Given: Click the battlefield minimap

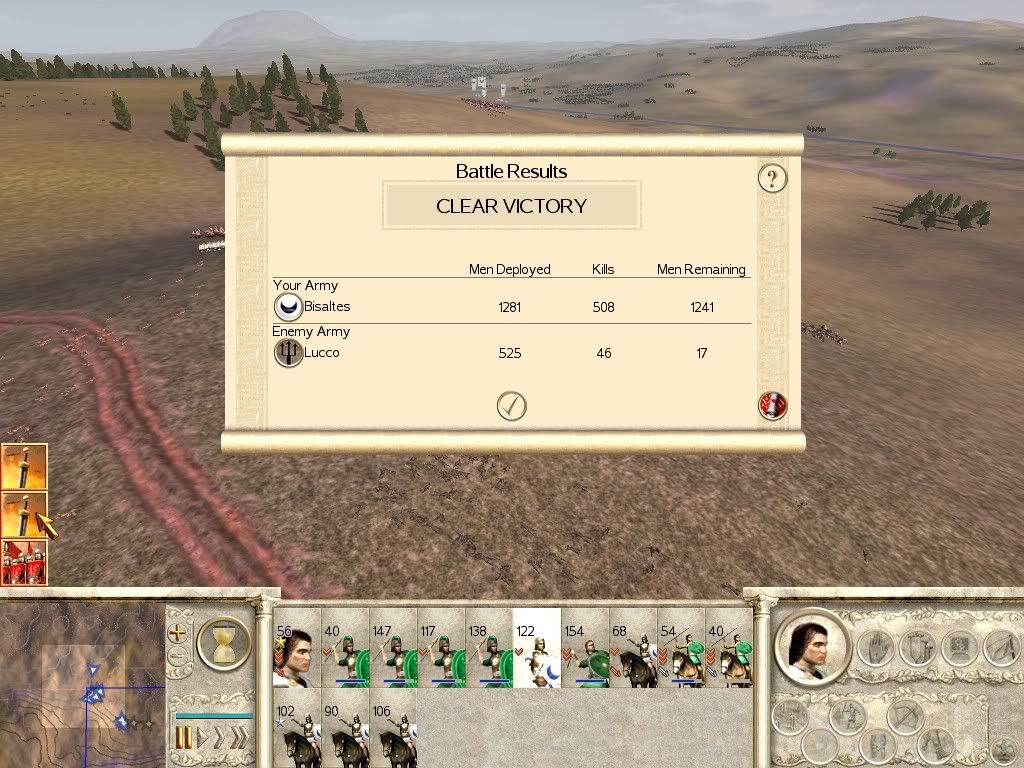Looking at the screenshot, I should [x=80, y=685].
